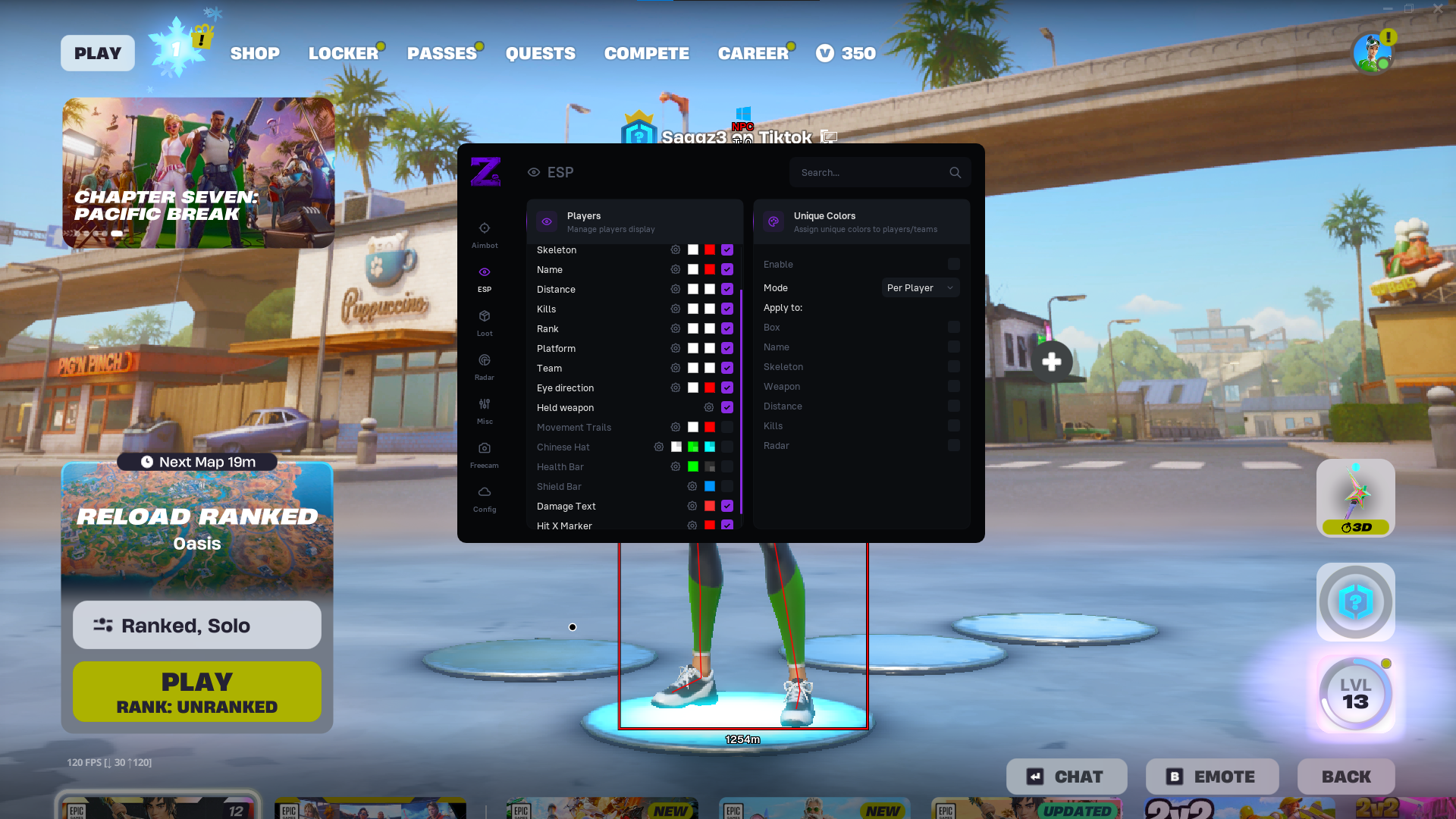This screenshot has width=1456, height=819.
Task: Invite a player with the plus button
Action: (x=1051, y=362)
